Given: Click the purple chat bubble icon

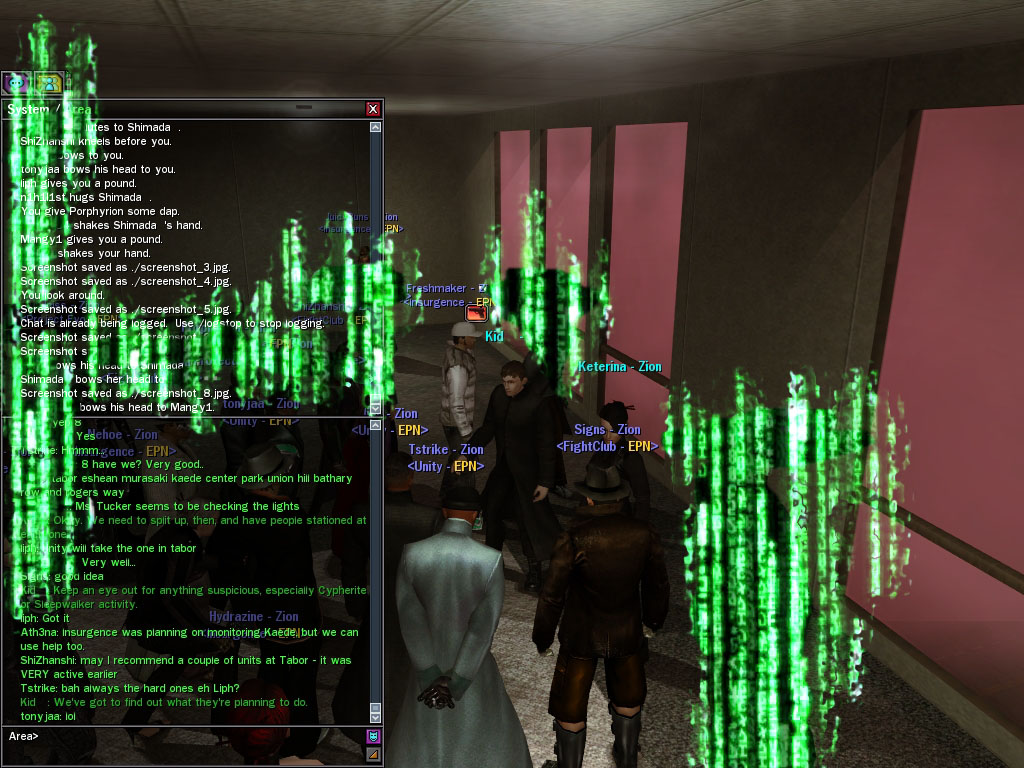Looking at the screenshot, I should tap(17, 84).
